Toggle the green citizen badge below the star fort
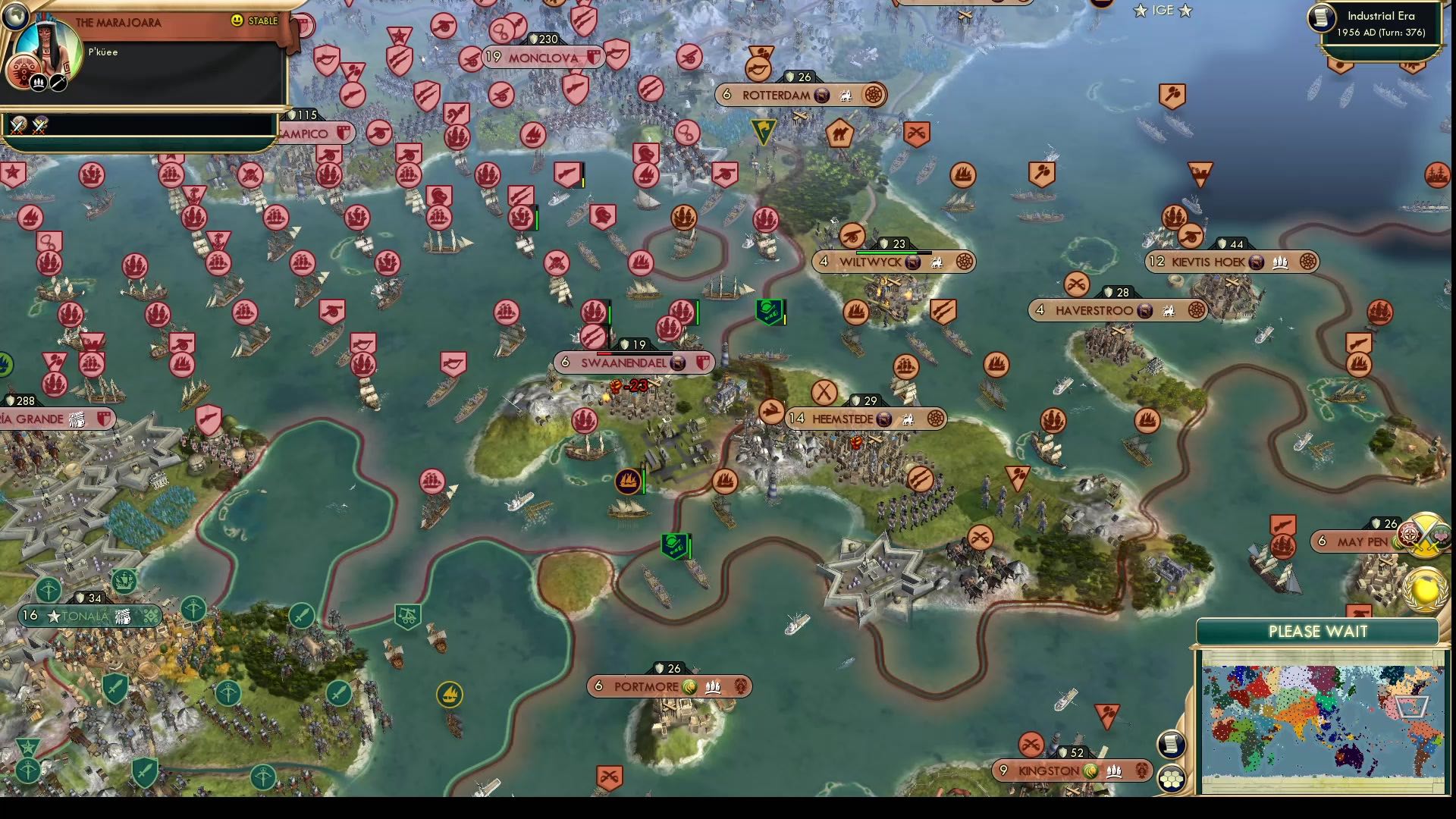Screen dimensions: 1456x819 click(675, 544)
